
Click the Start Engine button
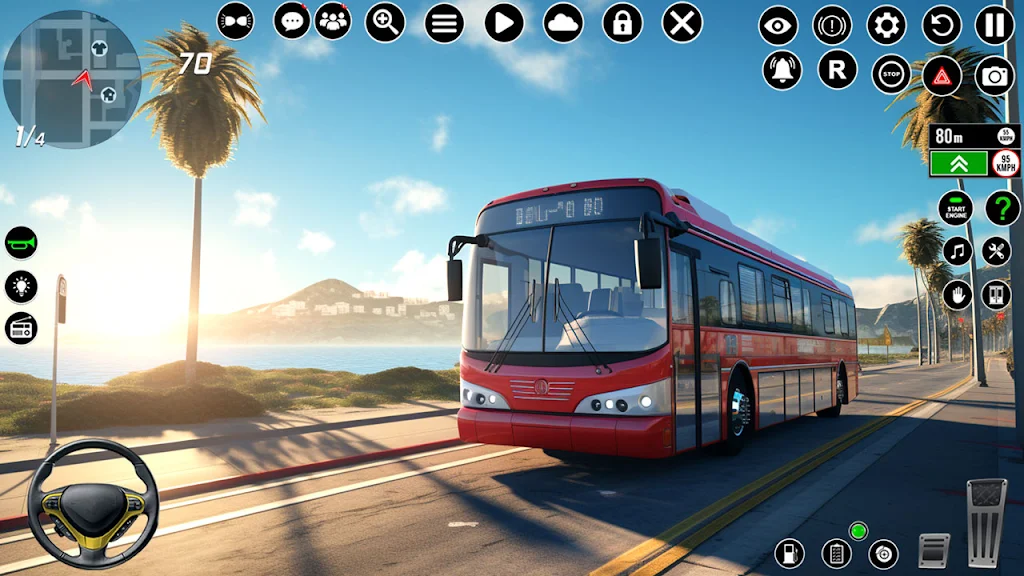[955, 208]
